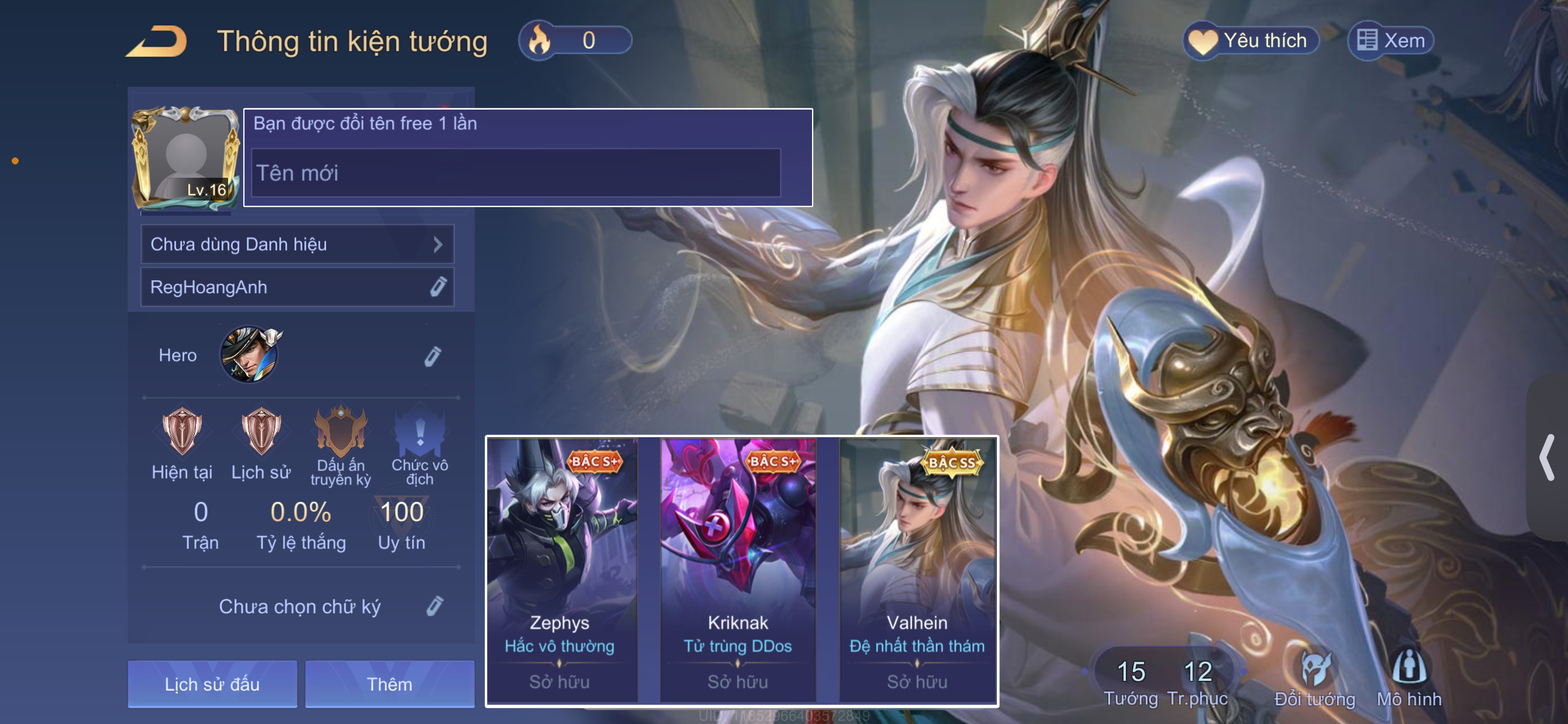This screenshot has height=724, width=1568.
Task: Click the Thêm button
Action: click(x=390, y=684)
